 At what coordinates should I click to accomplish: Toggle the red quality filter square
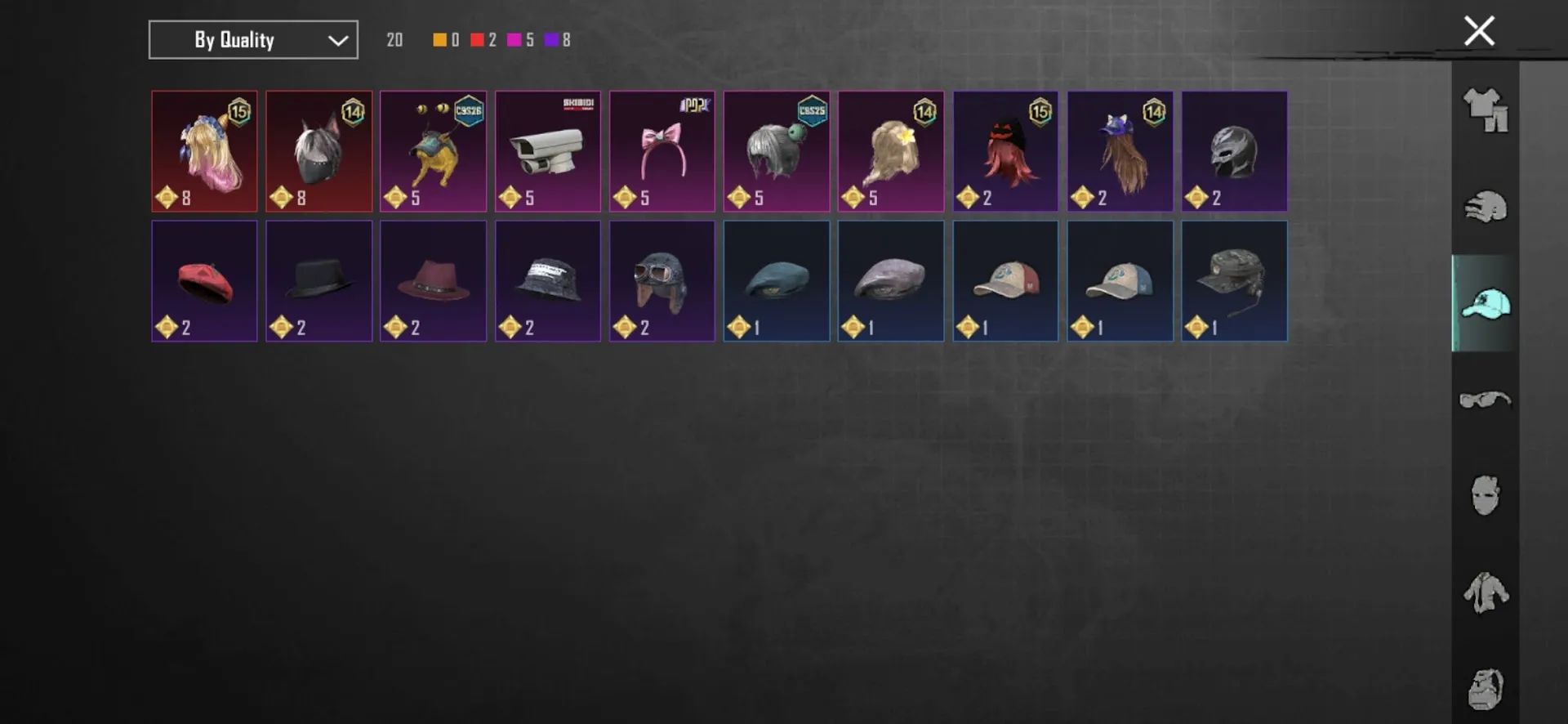(x=477, y=39)
